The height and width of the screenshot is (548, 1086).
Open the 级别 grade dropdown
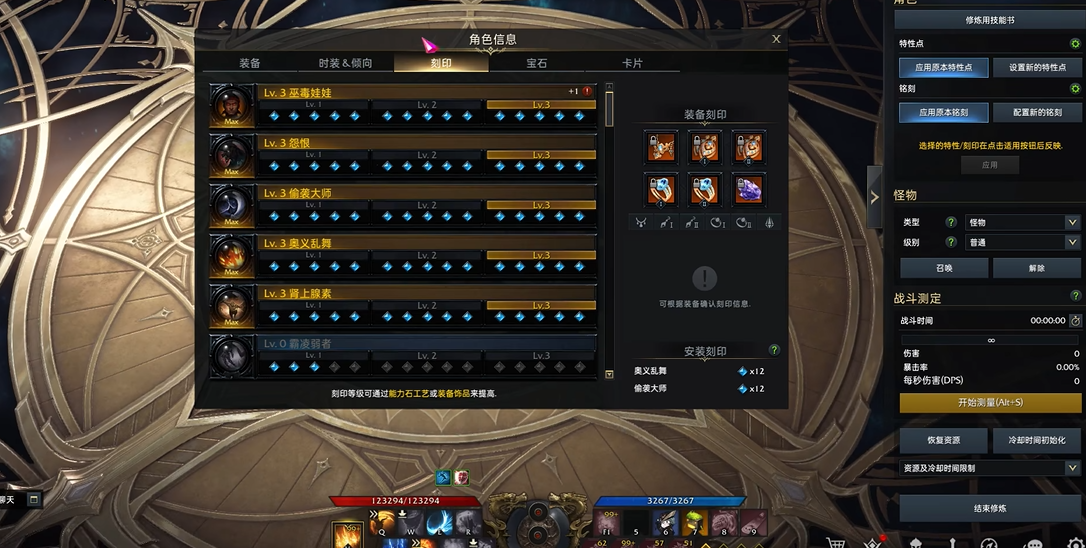pos(1022,243)
